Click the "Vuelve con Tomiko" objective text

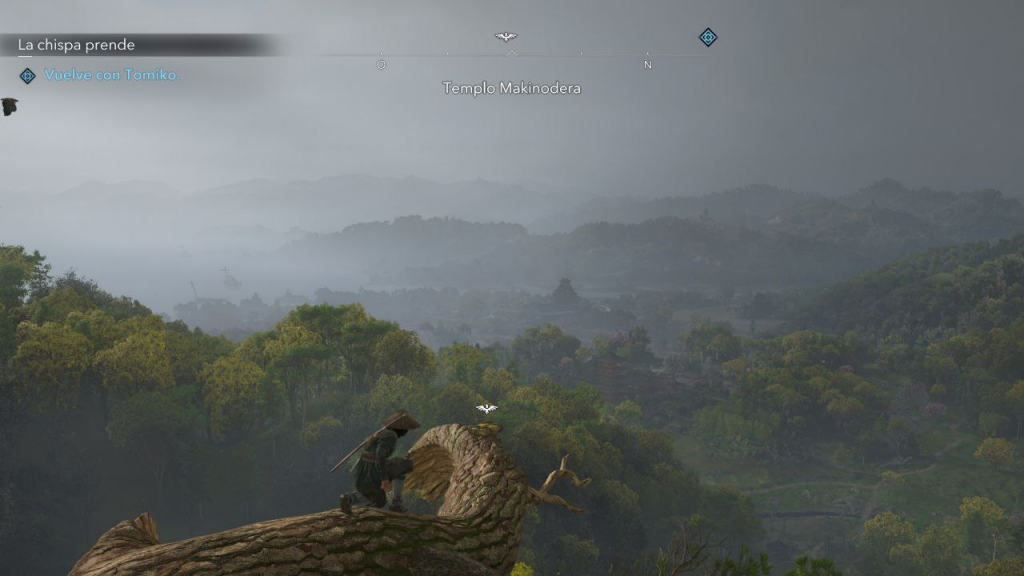click(x=111, y=75)
